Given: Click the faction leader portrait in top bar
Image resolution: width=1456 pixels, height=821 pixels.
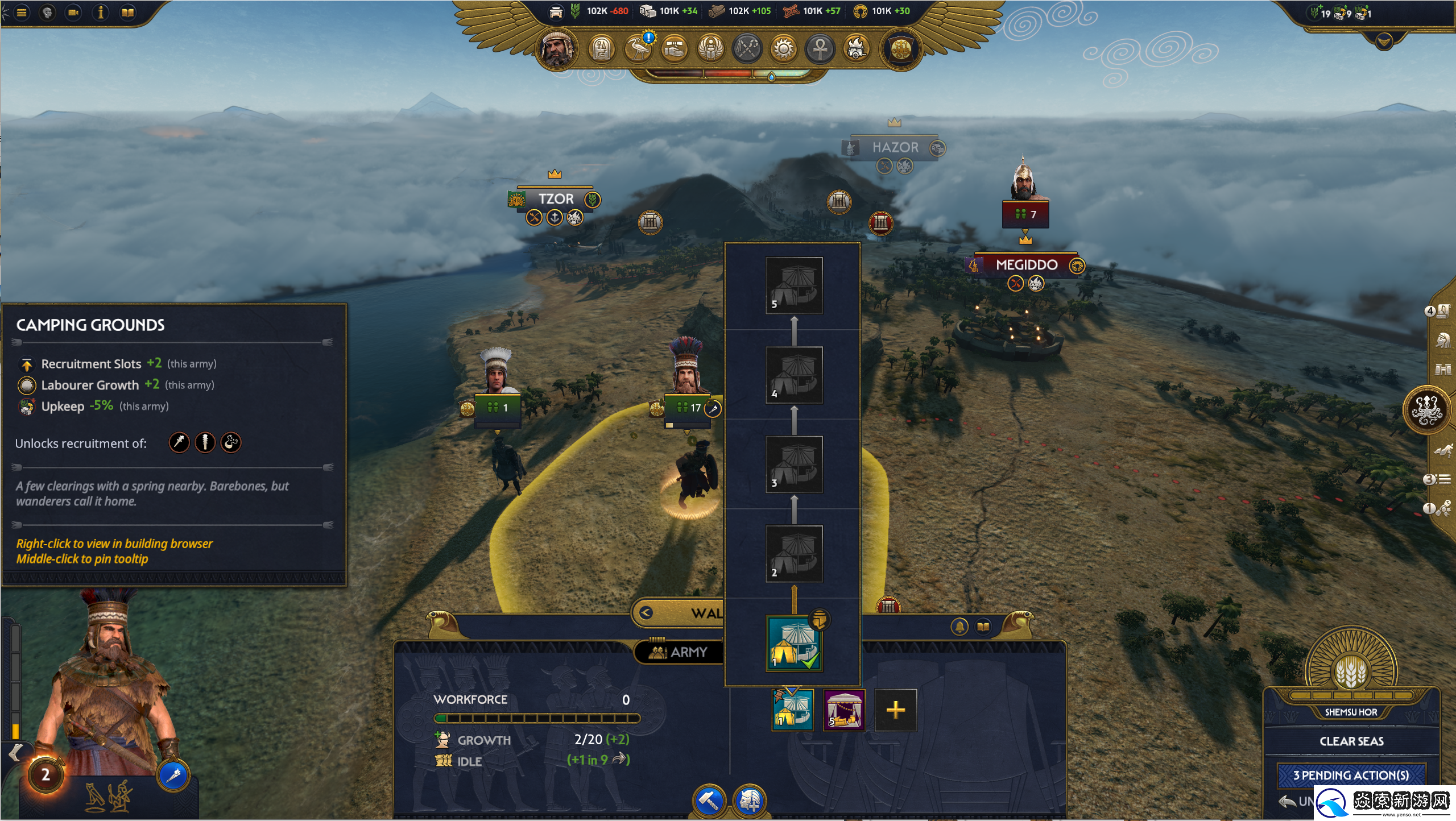Looking at the screenshot, I should tap(557, 48).
